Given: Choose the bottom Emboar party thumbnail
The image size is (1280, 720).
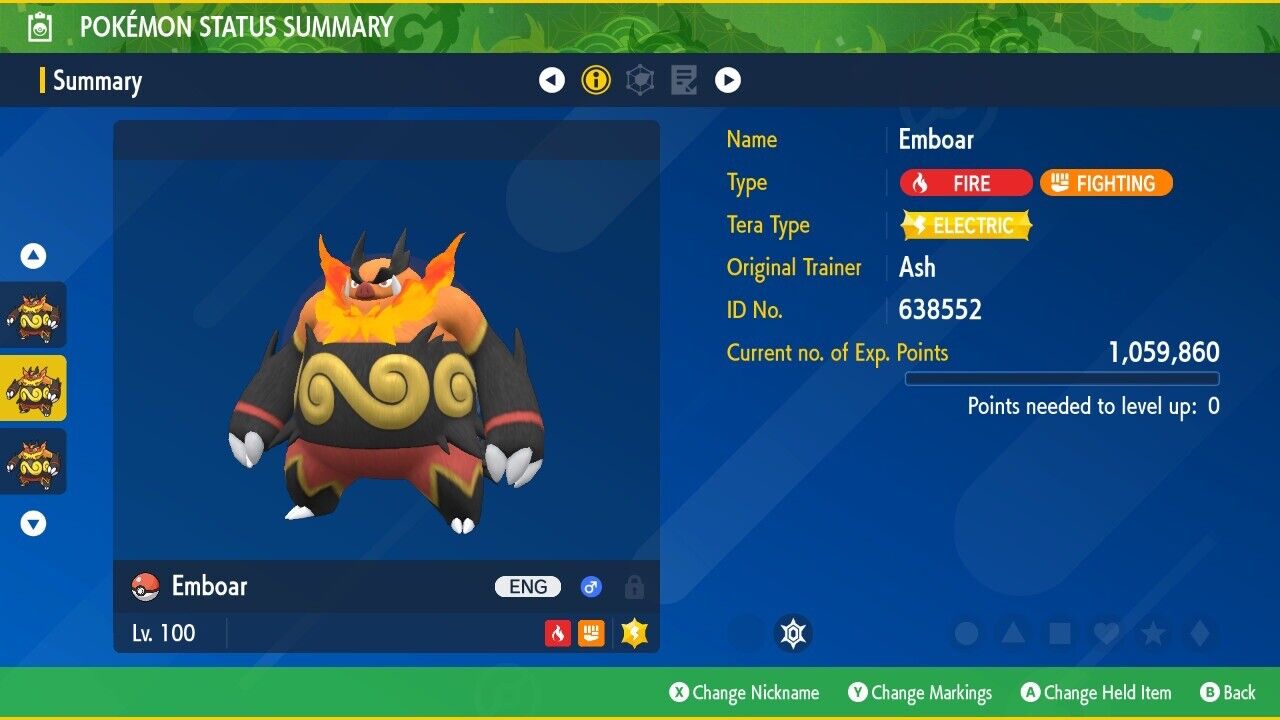Looking at the screenshot, I should click(x=33, y=461).
